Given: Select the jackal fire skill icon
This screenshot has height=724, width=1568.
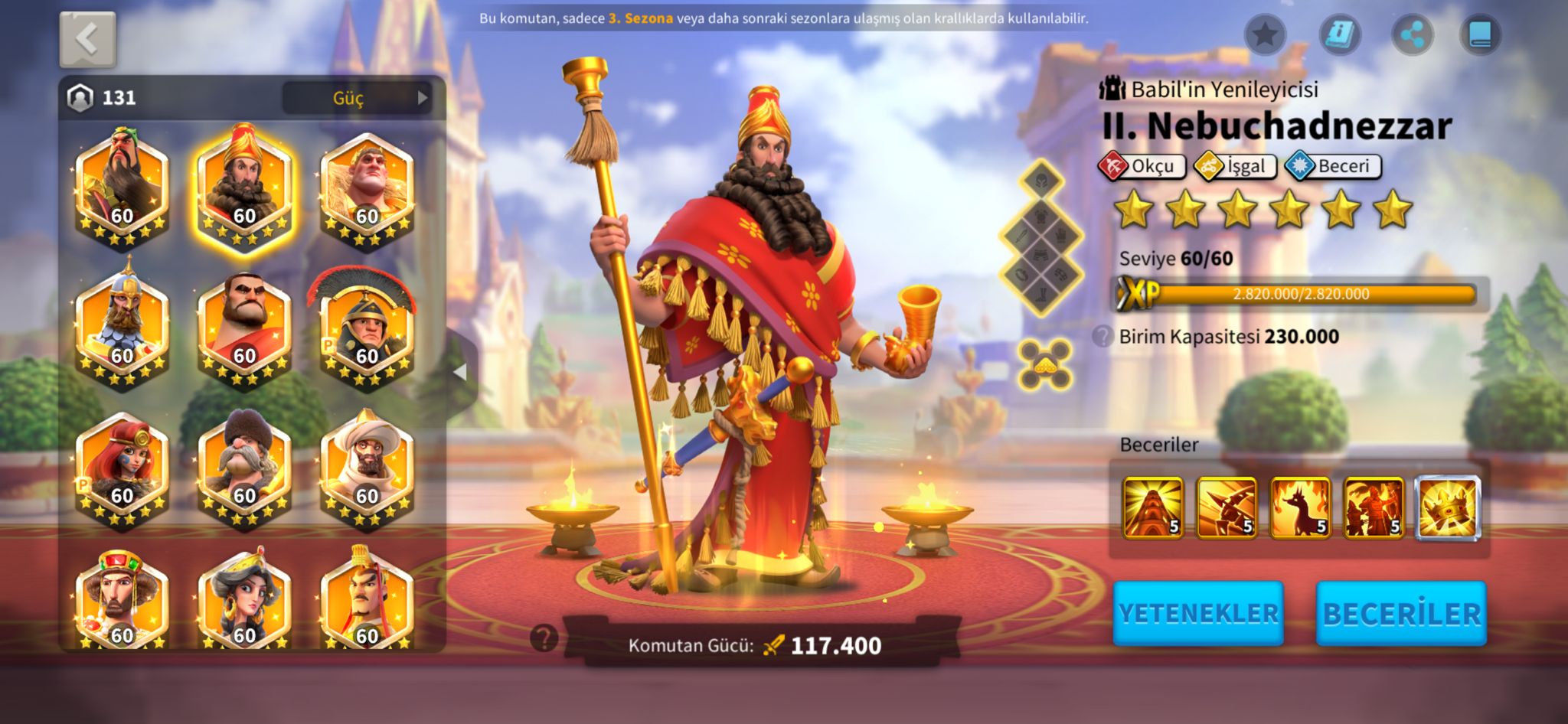Looking at the screenshot, I should [x=1300, y=507].
